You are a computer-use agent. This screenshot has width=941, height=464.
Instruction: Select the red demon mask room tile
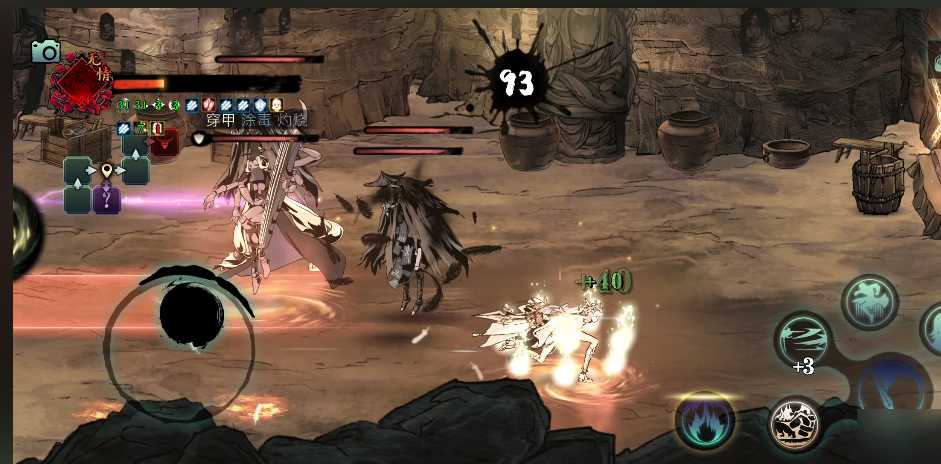point(163,142)
